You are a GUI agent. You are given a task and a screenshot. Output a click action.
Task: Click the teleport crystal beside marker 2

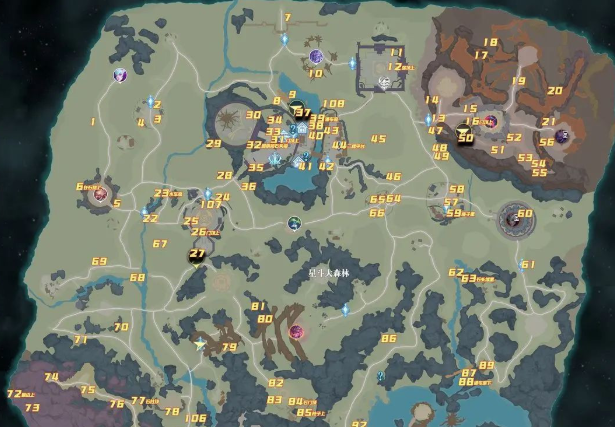[151, 101]
